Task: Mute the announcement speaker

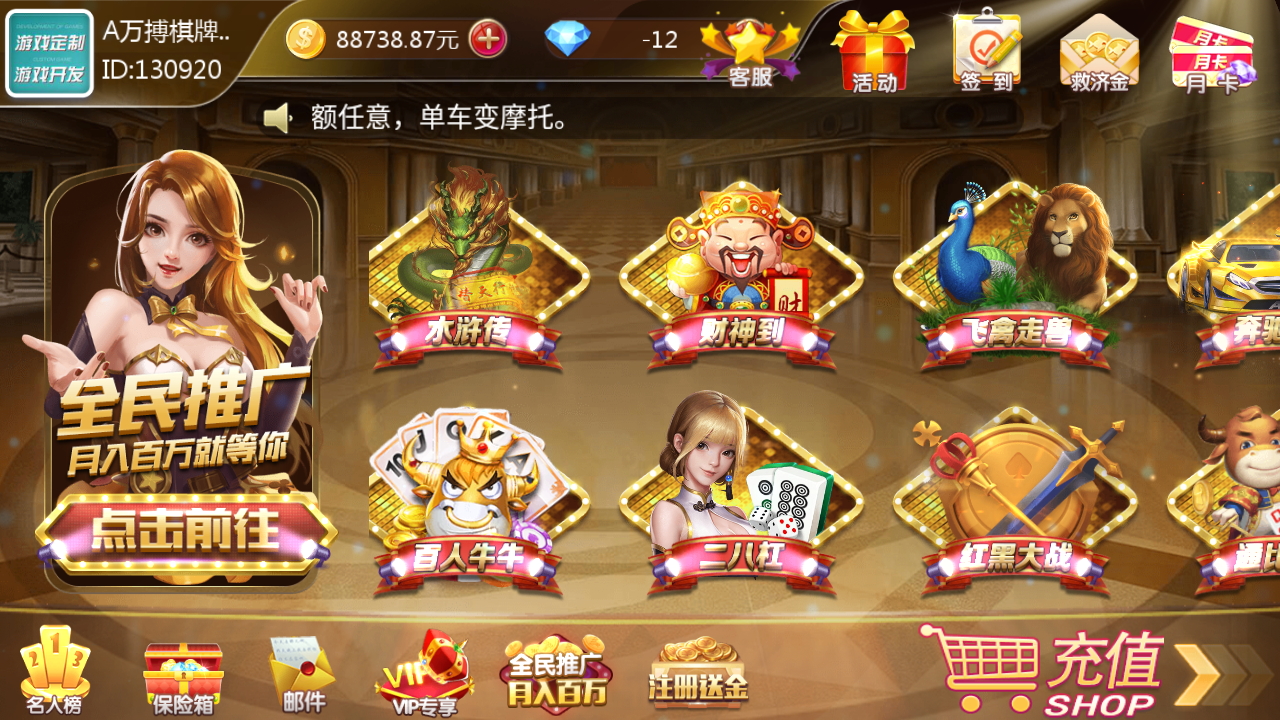Action: [276, 119]
